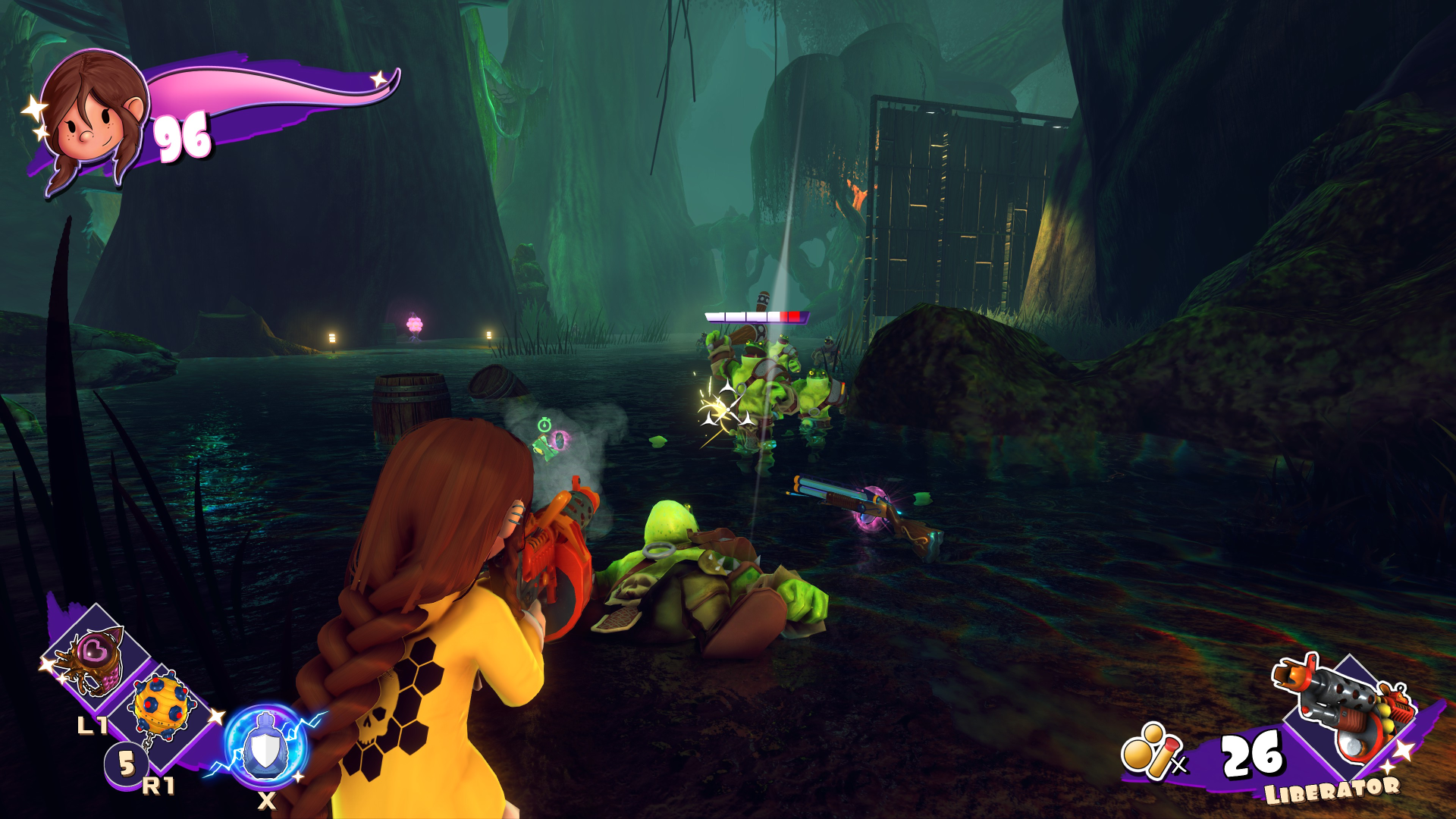The image size is (1456, 819).
Task: Trigger the blue electric shield ability
Action: pyautogui.click(x=265, y=747)
